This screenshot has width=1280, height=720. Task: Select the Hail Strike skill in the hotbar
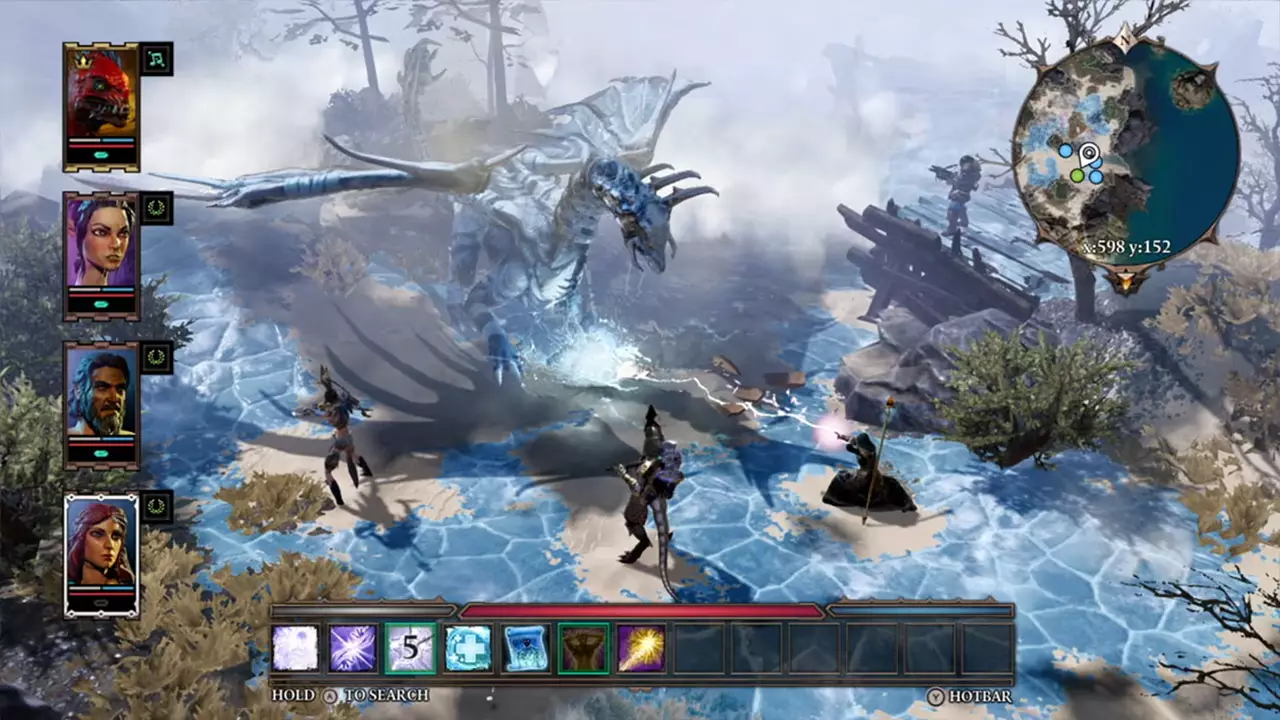[x=354, y=648]
